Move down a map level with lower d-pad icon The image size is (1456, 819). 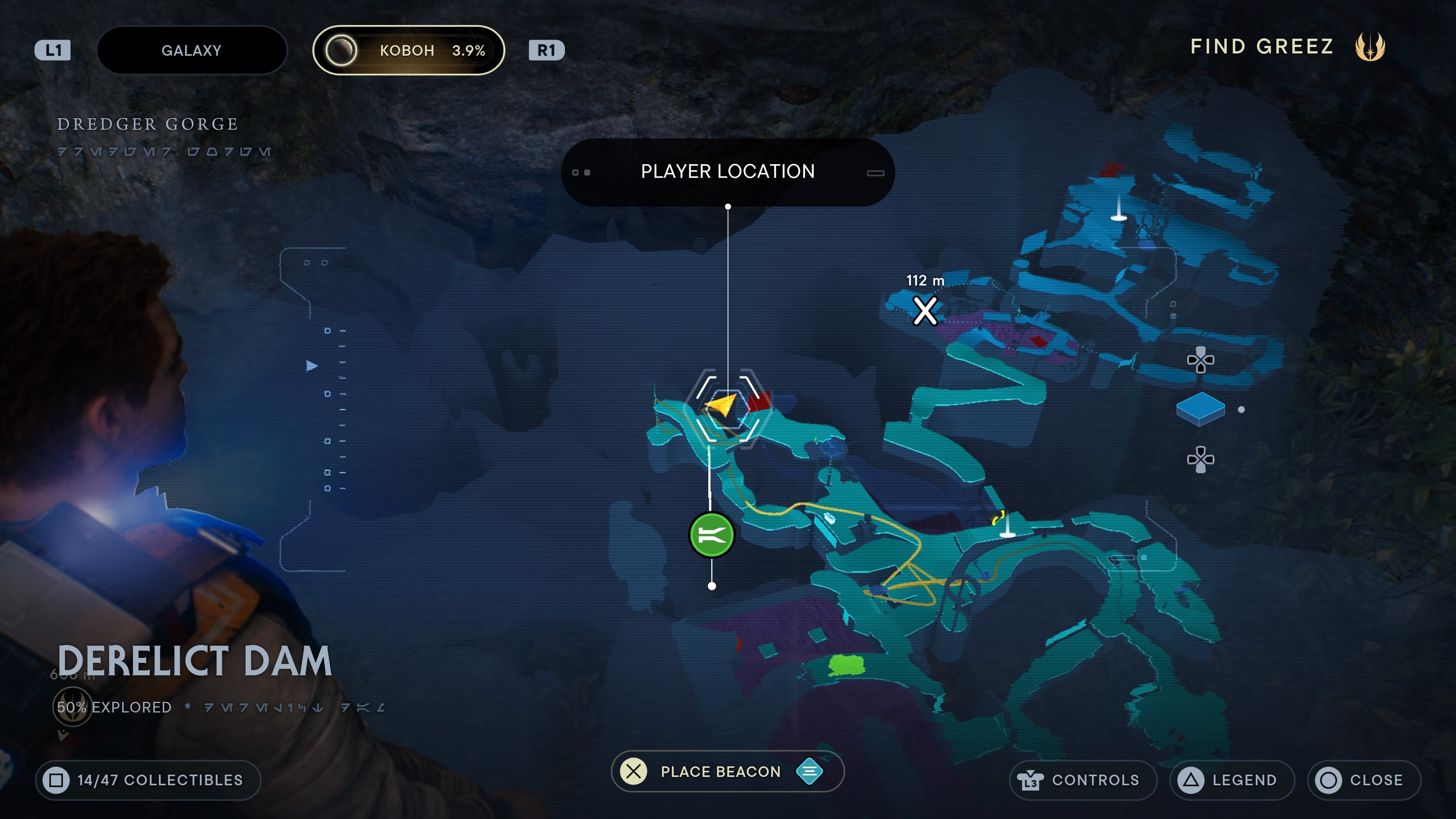1200,459
